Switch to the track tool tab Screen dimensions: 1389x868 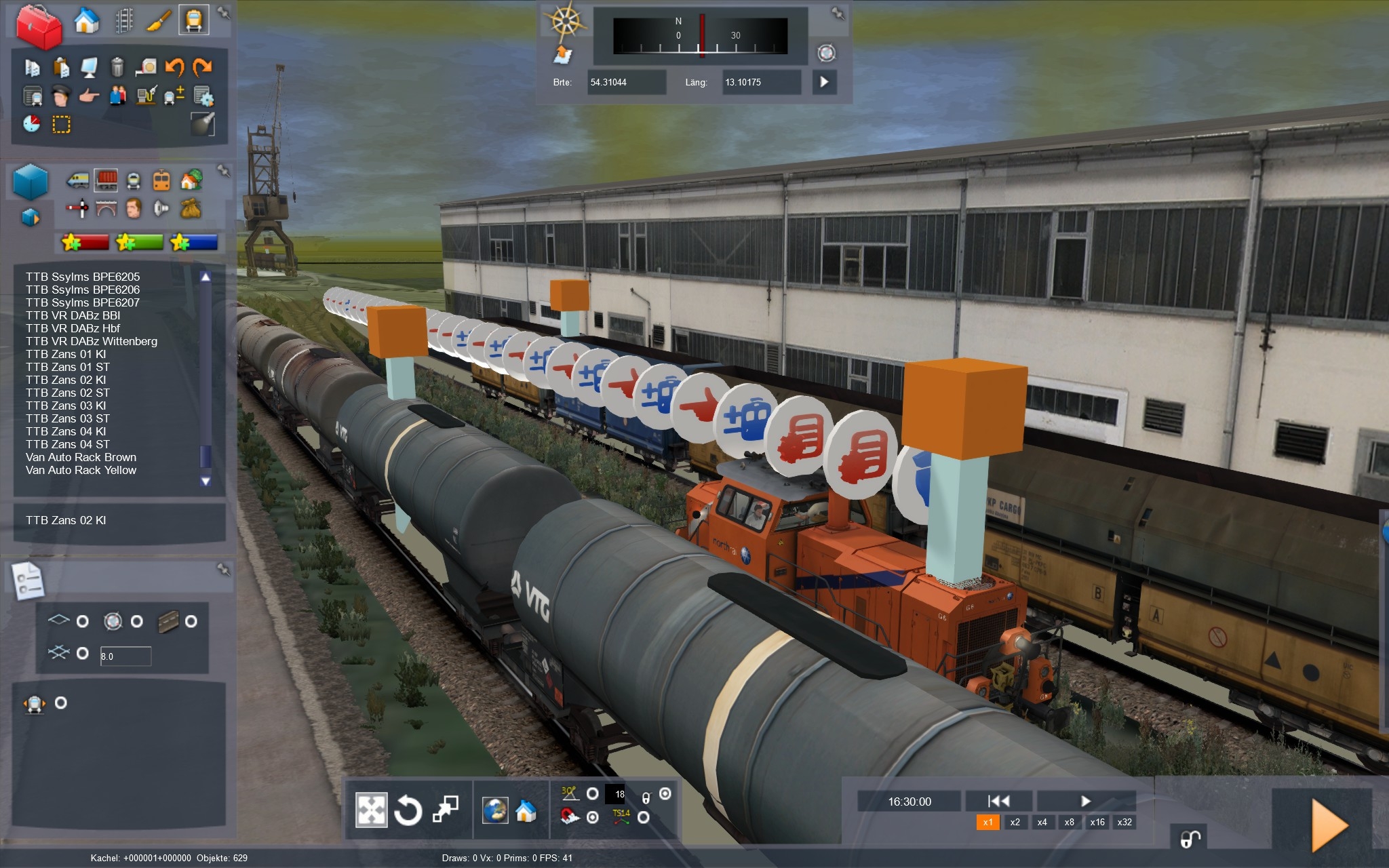pyautogui.click(x=123, y=21)
